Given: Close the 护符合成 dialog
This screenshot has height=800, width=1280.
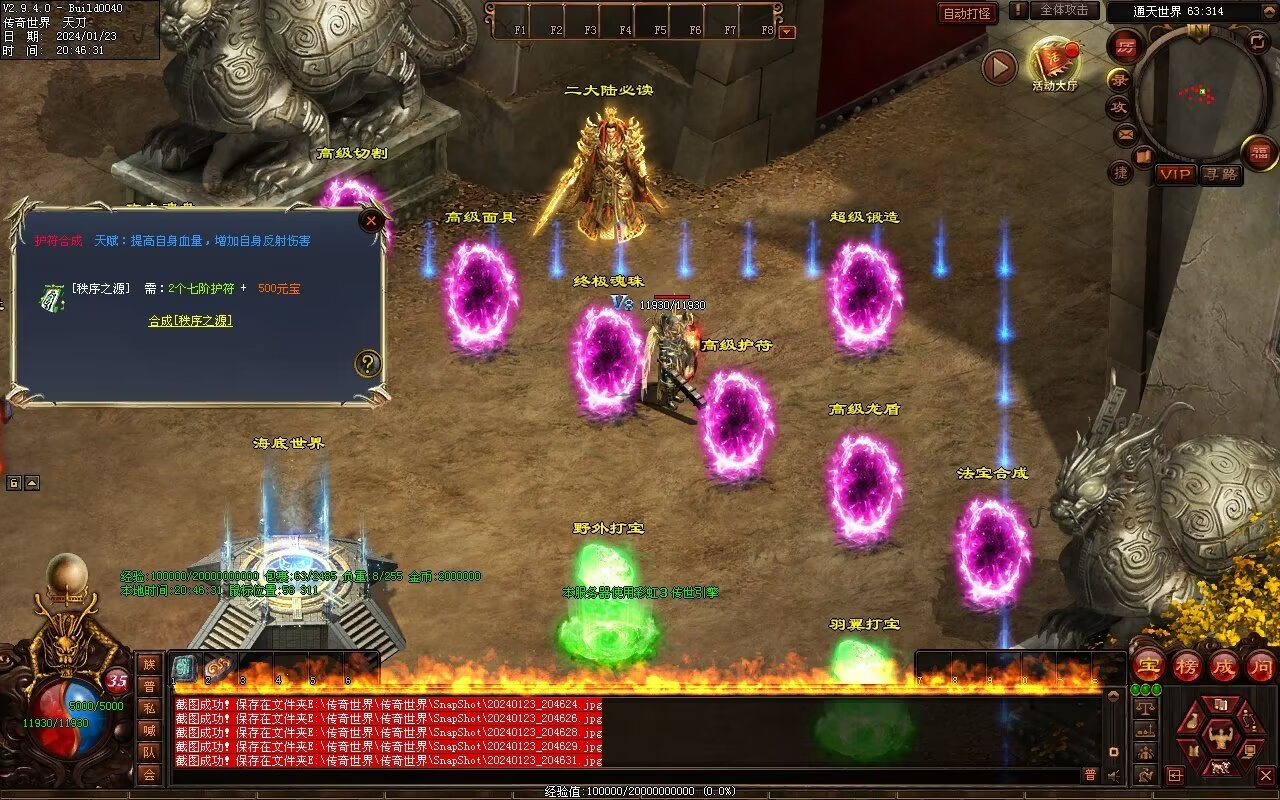Looking at the screenshot, I should [372, 220].
